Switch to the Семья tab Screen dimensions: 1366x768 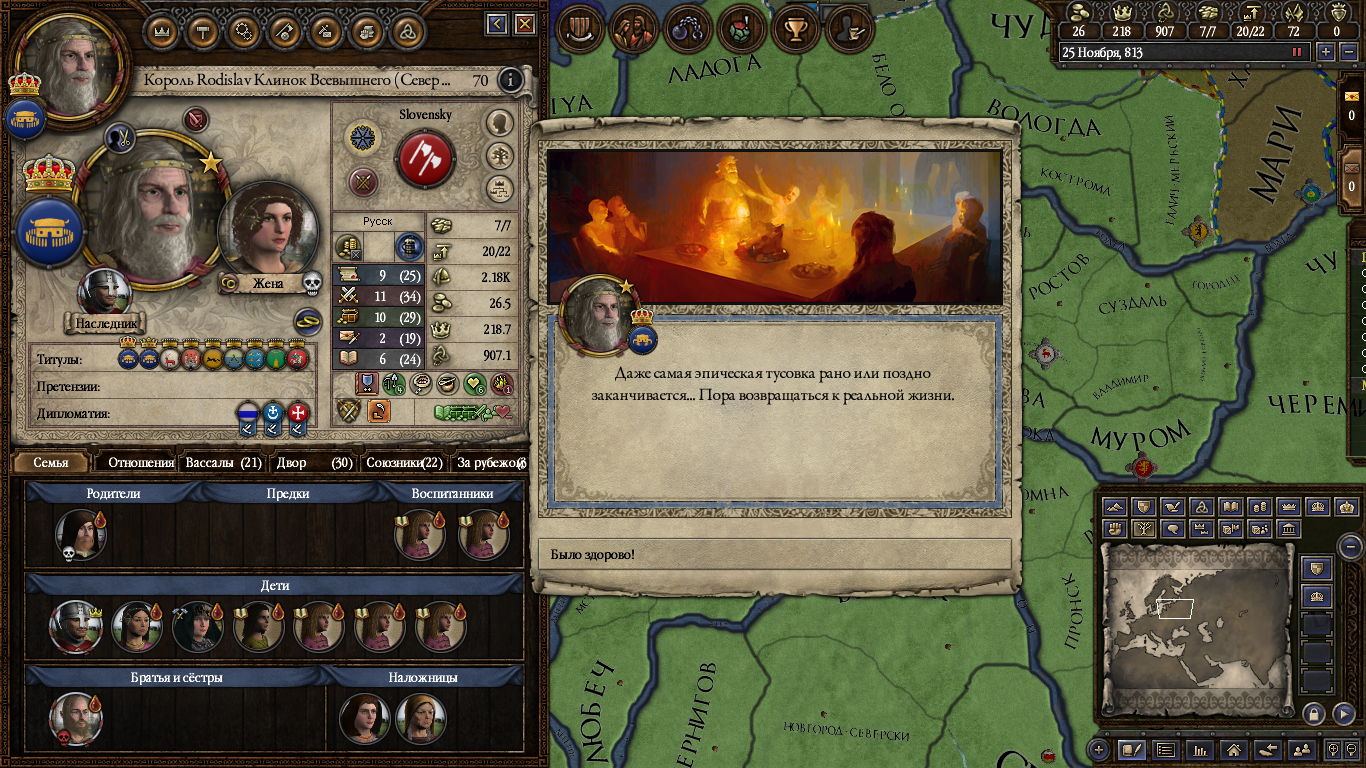coord(50,463)
